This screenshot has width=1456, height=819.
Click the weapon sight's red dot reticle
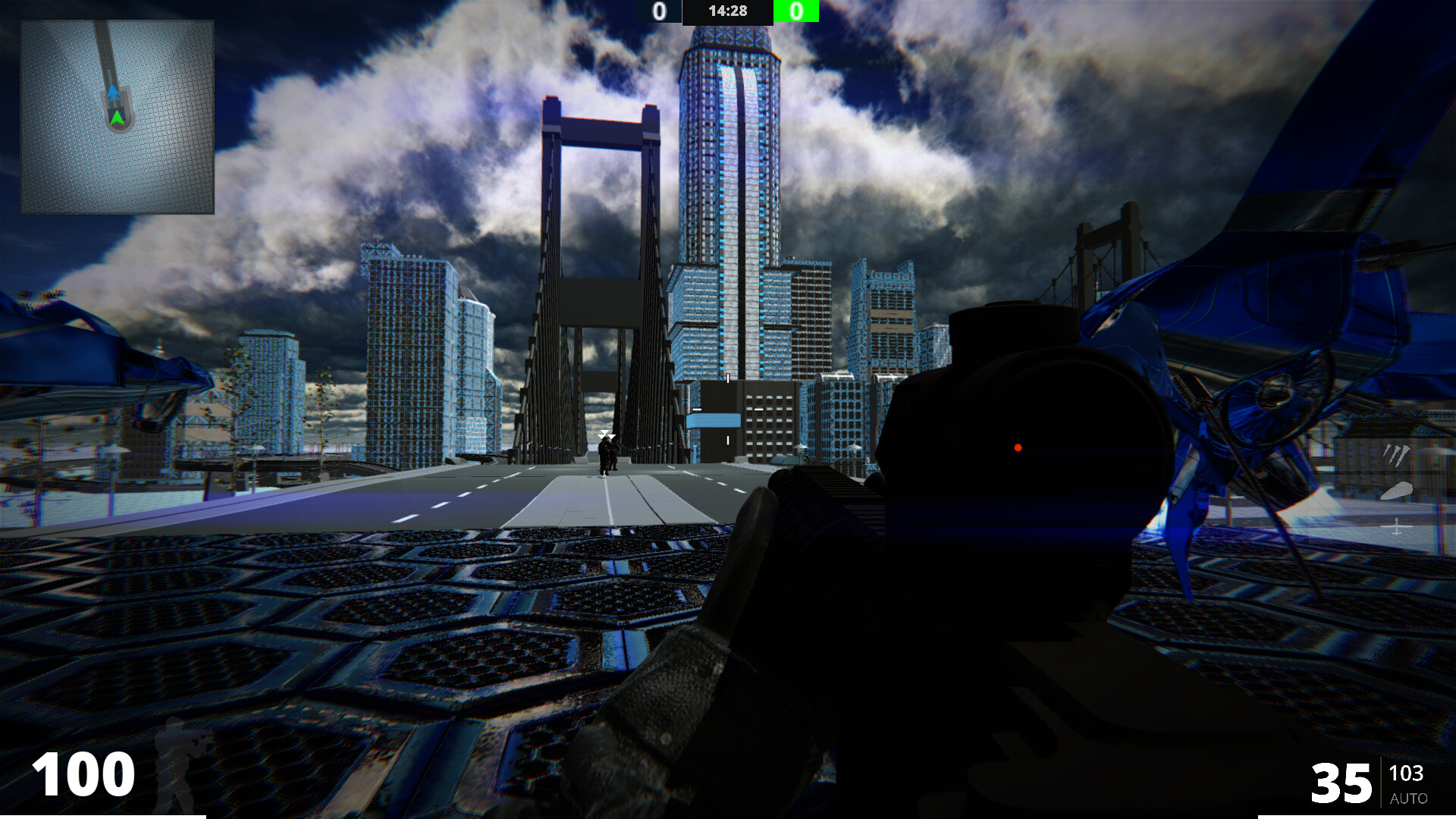pos(1017,446)
